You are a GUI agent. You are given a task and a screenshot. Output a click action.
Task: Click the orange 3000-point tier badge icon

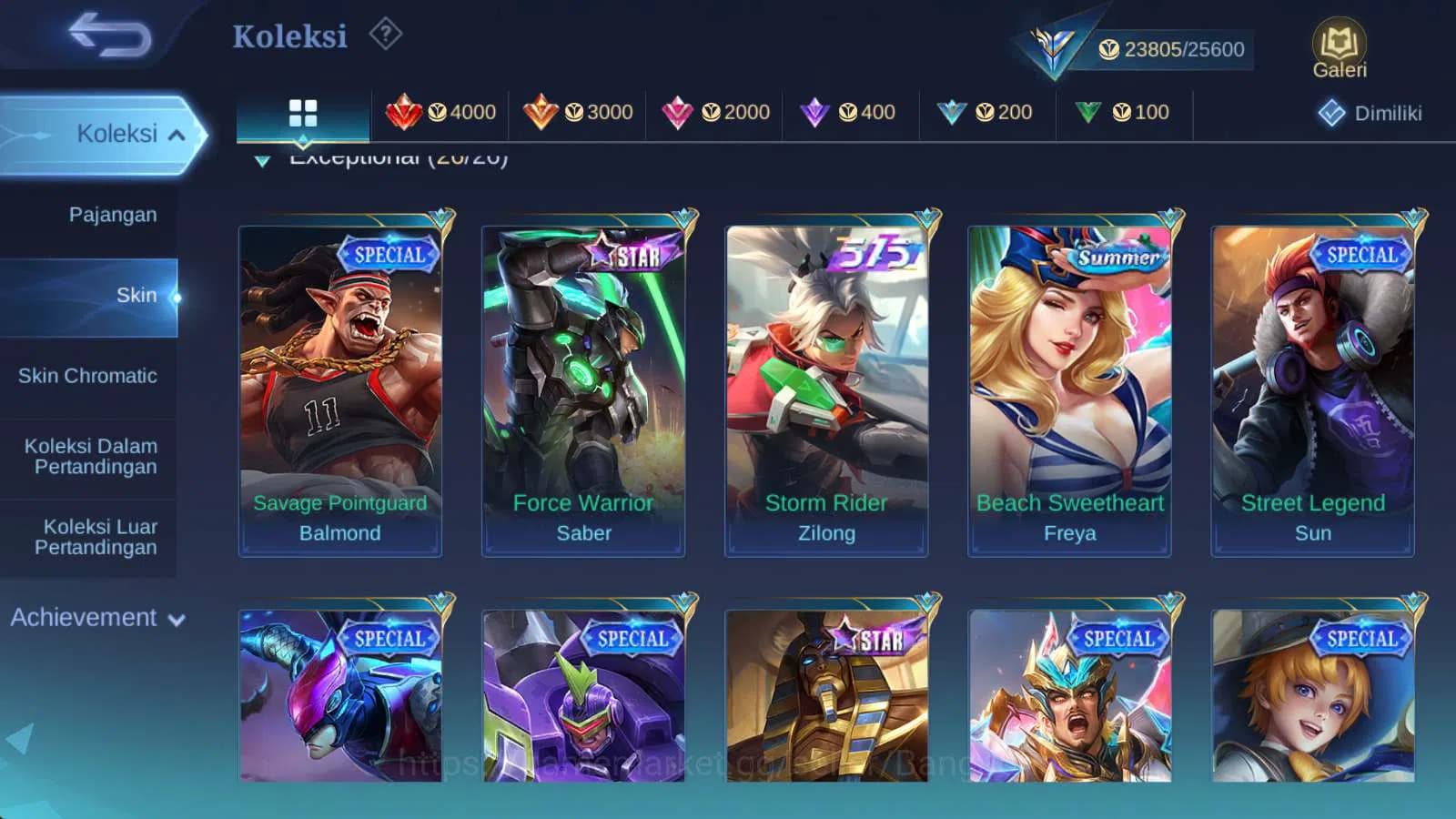[548, 111]
